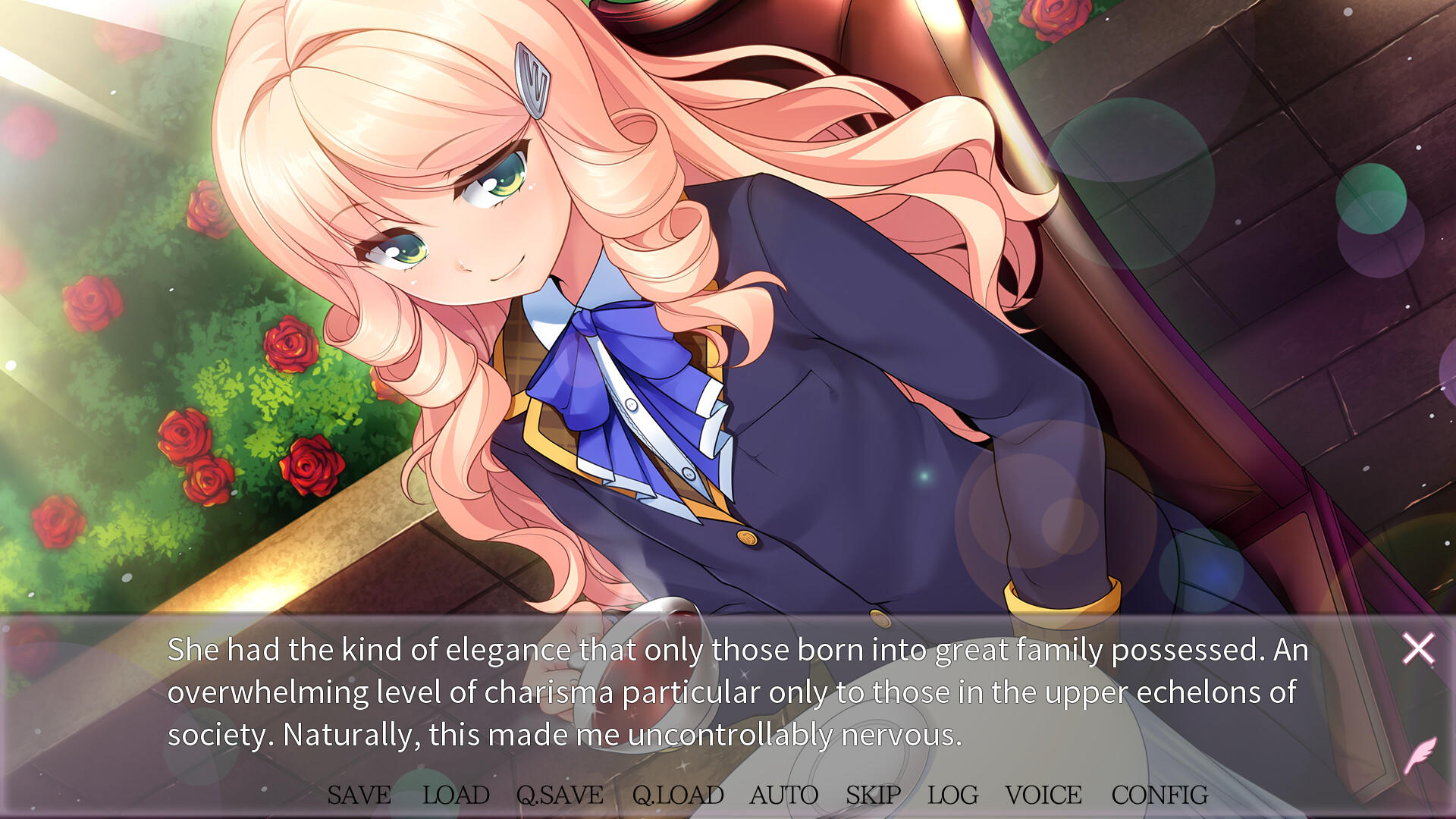Open the LOAD screen
This screenshot has height=819, width=1456.
pos(456,795)
